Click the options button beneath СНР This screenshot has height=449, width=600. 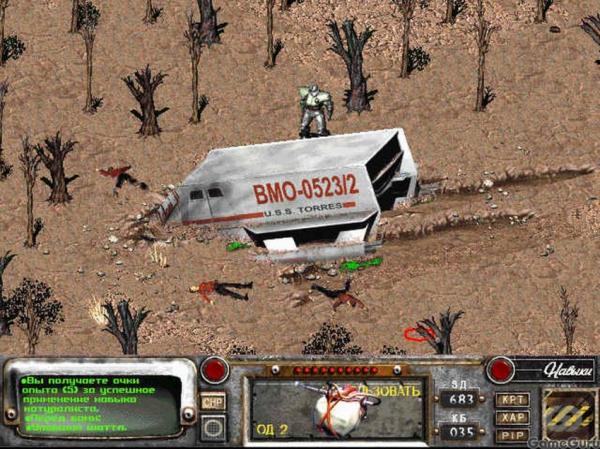(x=213, y=427)
